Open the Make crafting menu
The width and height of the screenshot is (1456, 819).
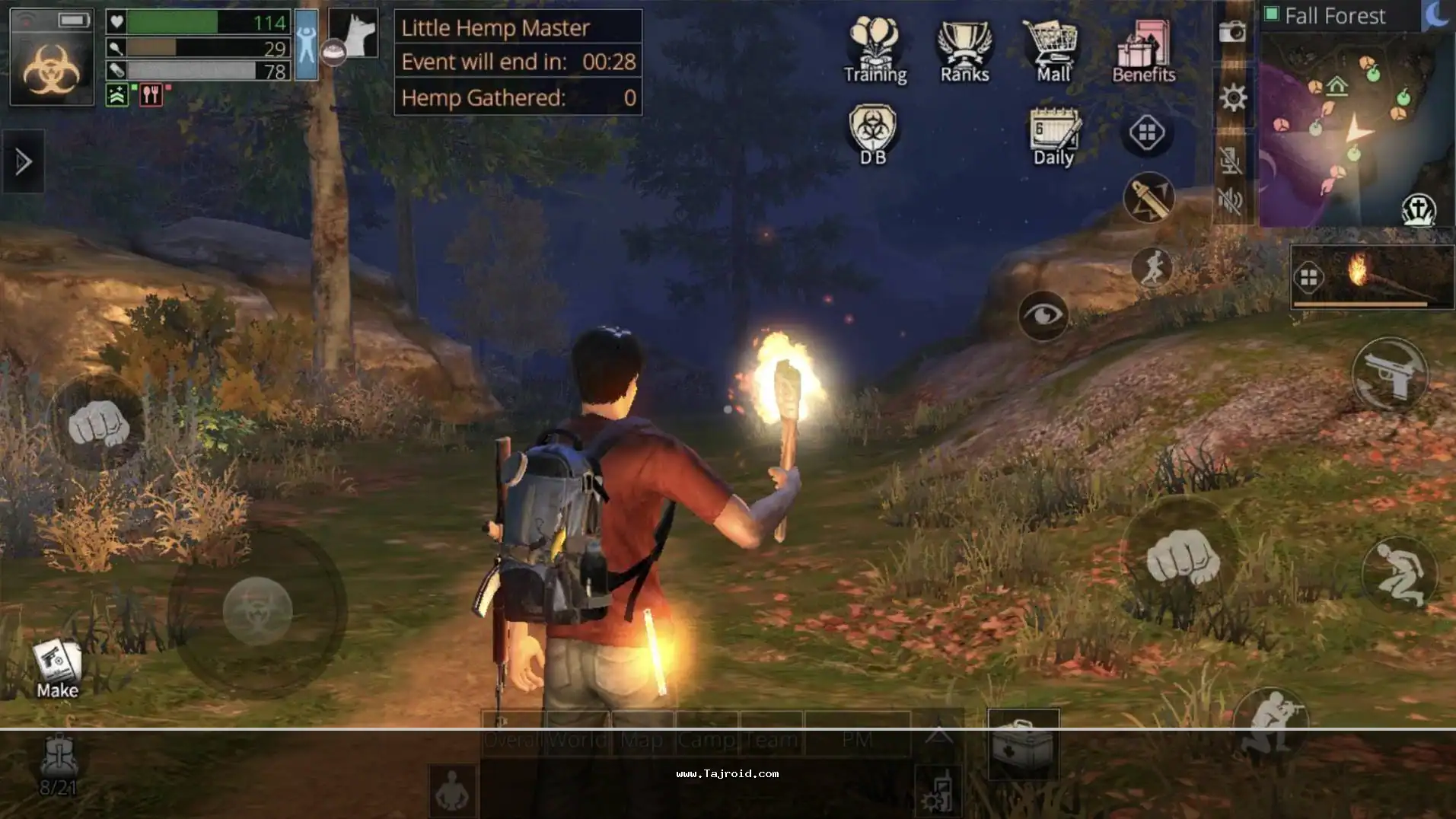57,668
